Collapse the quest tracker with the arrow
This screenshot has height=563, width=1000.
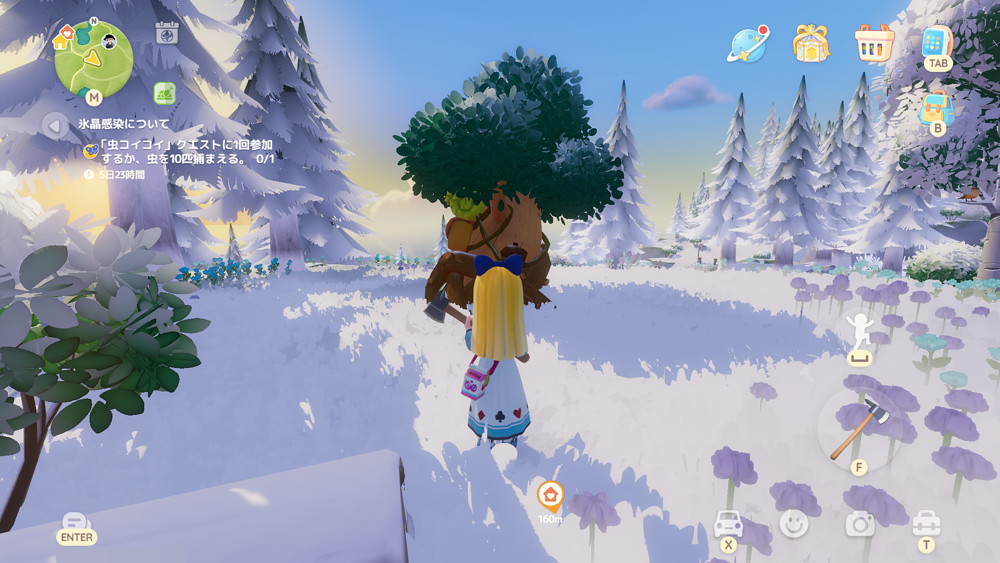pos(54,125)
